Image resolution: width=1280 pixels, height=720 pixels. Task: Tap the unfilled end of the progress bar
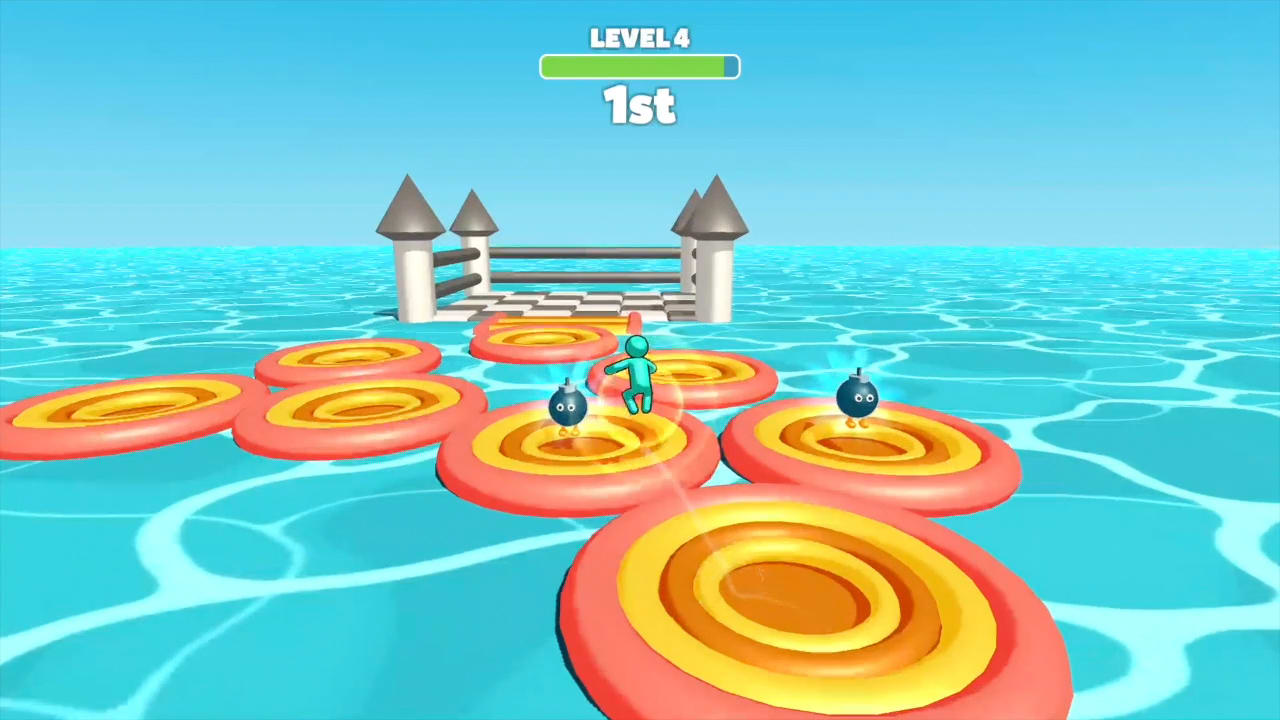pos(732,67)
